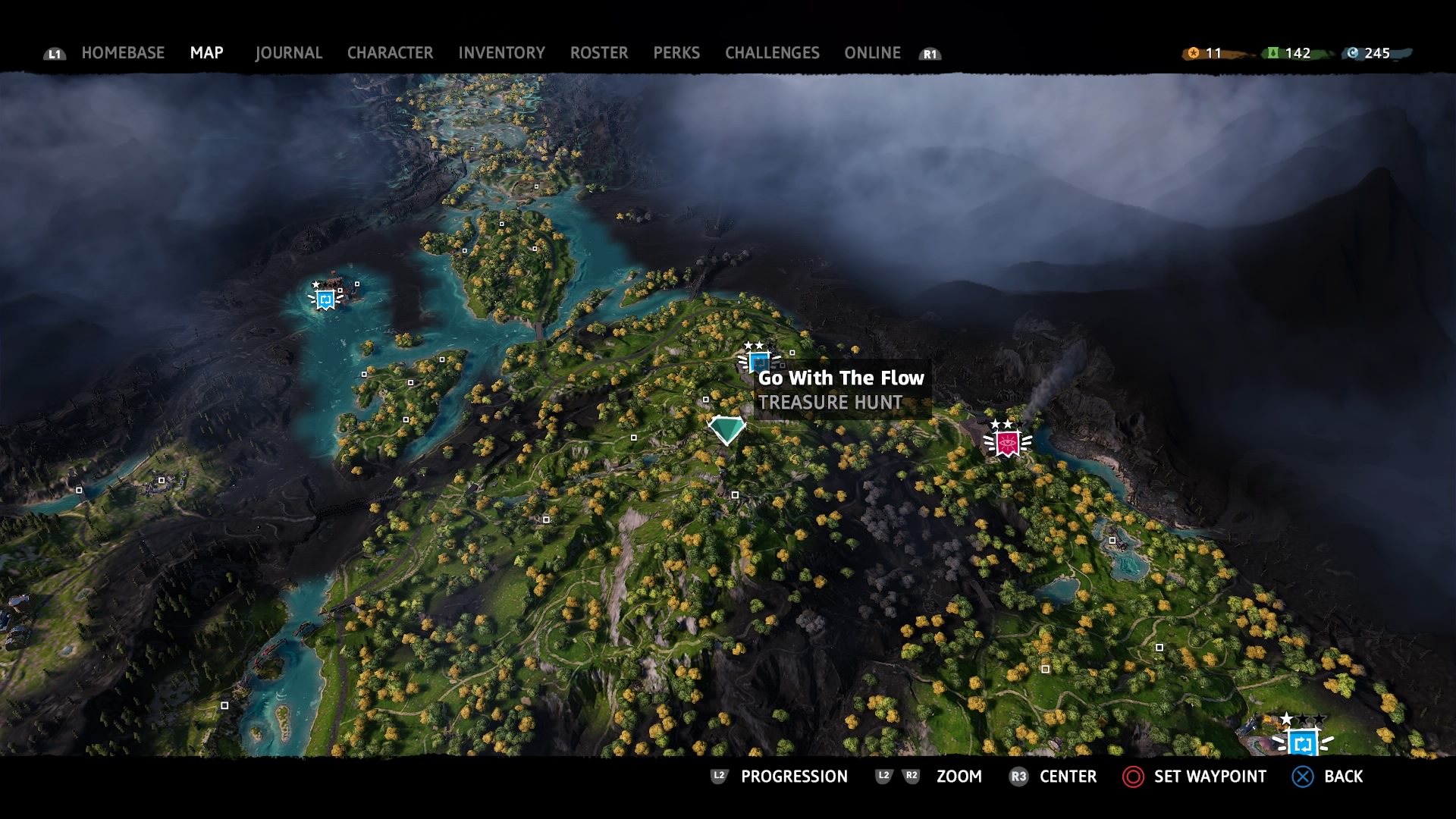1456x819 pixels.
Task: Select the blue outpost marker on the lake
Action: 326,299
